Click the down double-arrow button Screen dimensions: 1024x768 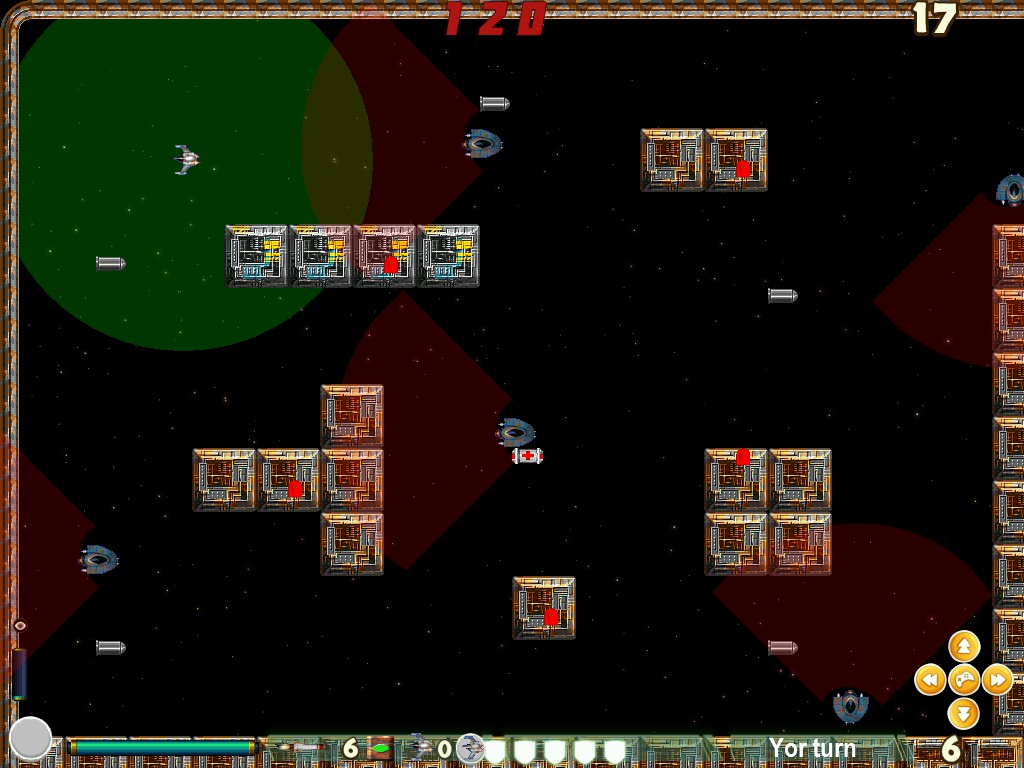(963, 713)
